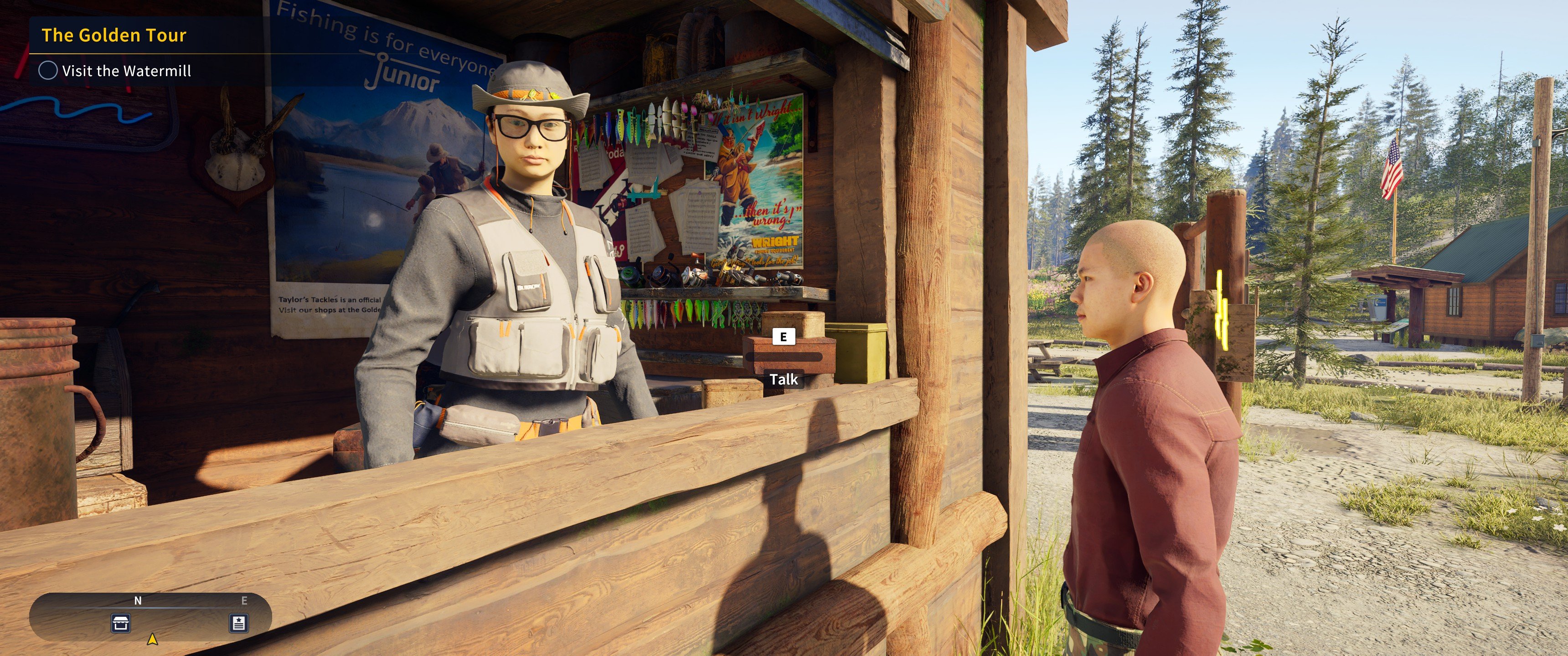
Task: Open The Golden Tour quest tracker
Action: pyautogui.click(x=114, y=35)
